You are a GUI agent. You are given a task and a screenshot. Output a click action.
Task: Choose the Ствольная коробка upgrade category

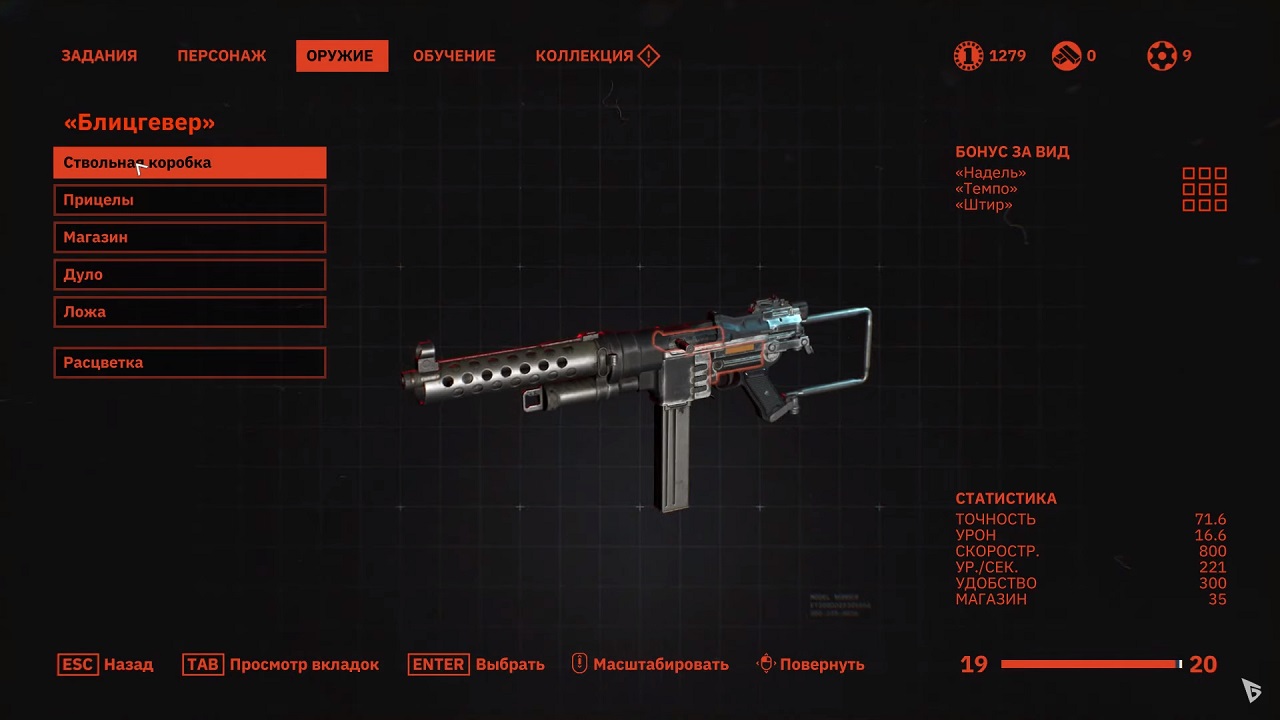click(190, 163)
